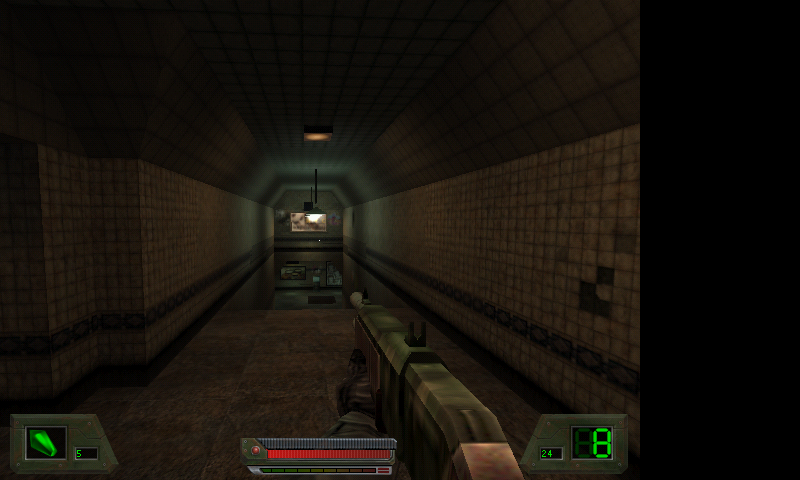Viewport: 800px width, 480px height.
Task: Select the green inventory item icon
Action: click(x=45, y=443)
